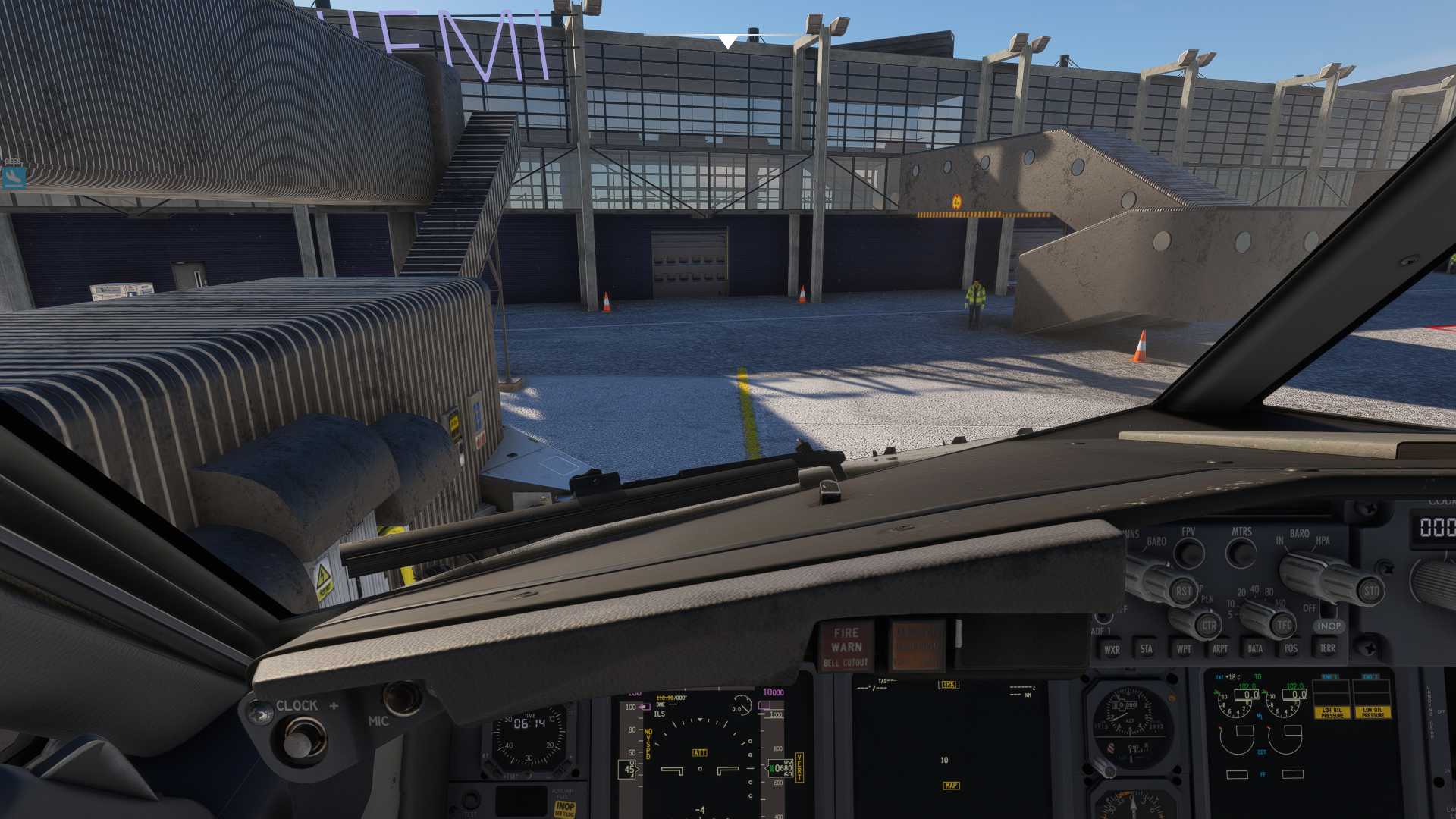Viewport: 1456px width, 819px height.
Task: Click the MIC push-to-talk button
Action: coord(402,698)
